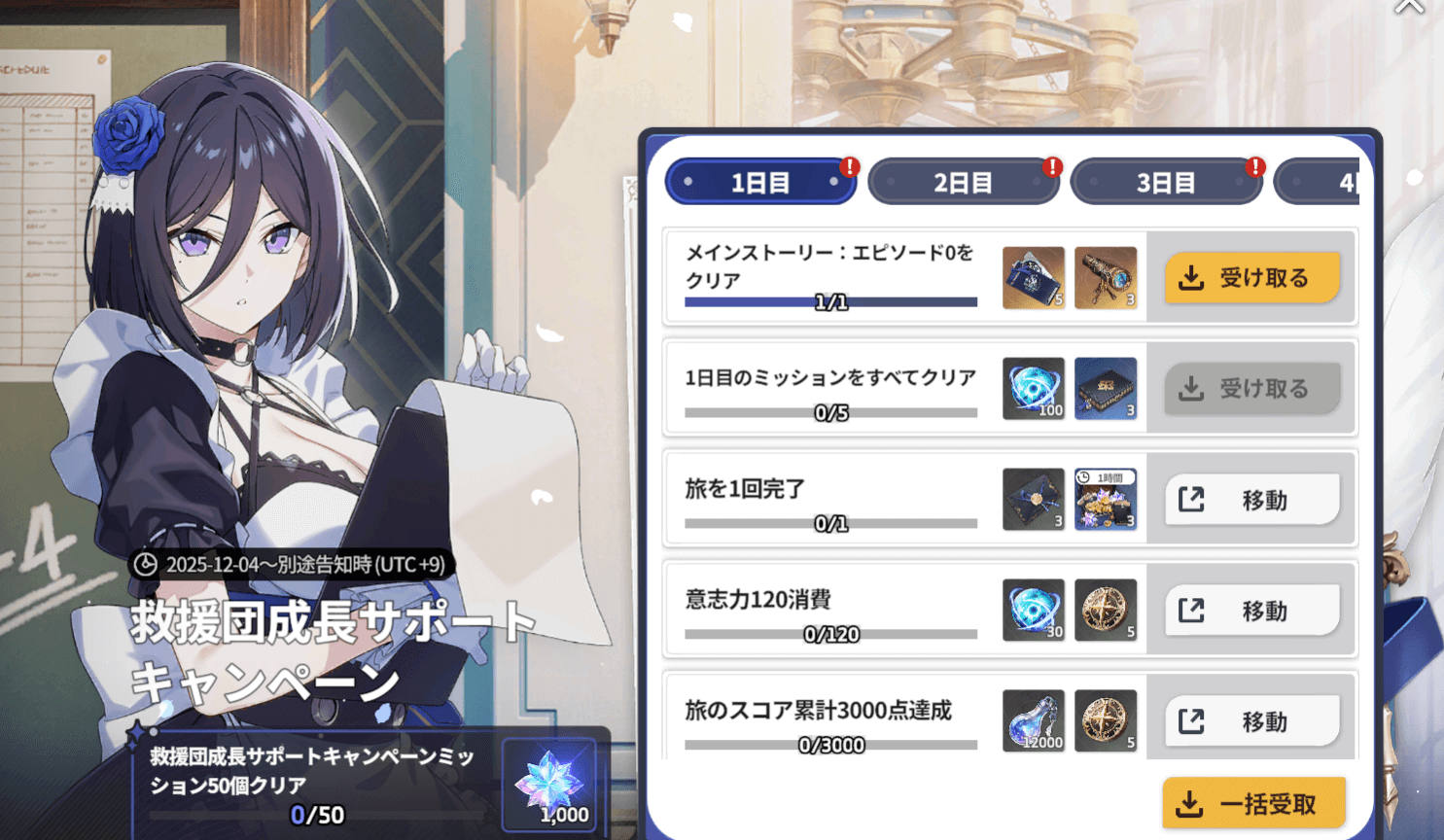Switch to the 2日目 tab
1444x840 pixels.
tap(963, 181)
